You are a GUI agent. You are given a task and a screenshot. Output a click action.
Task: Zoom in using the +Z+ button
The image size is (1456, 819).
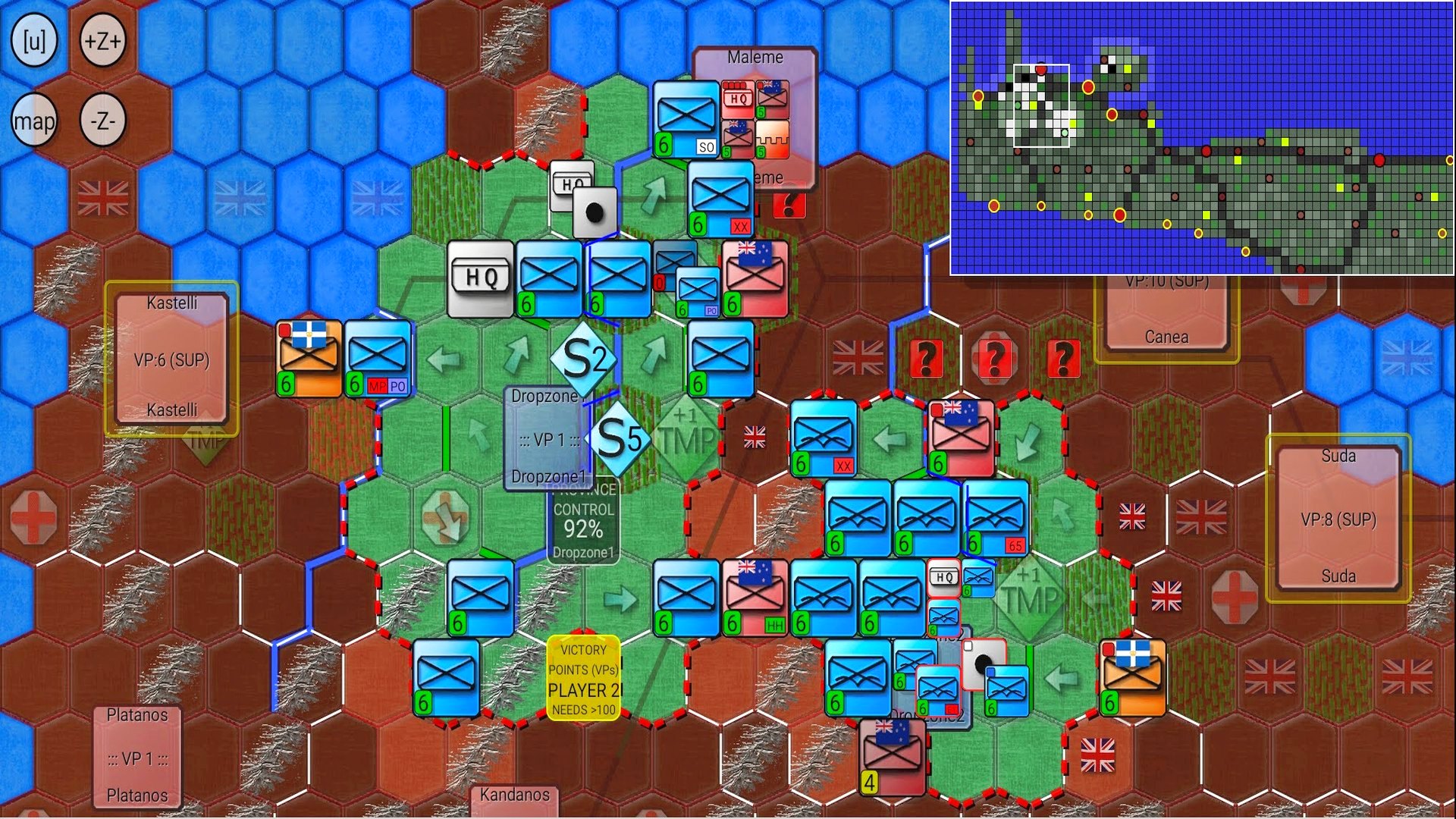click(103, 42)
